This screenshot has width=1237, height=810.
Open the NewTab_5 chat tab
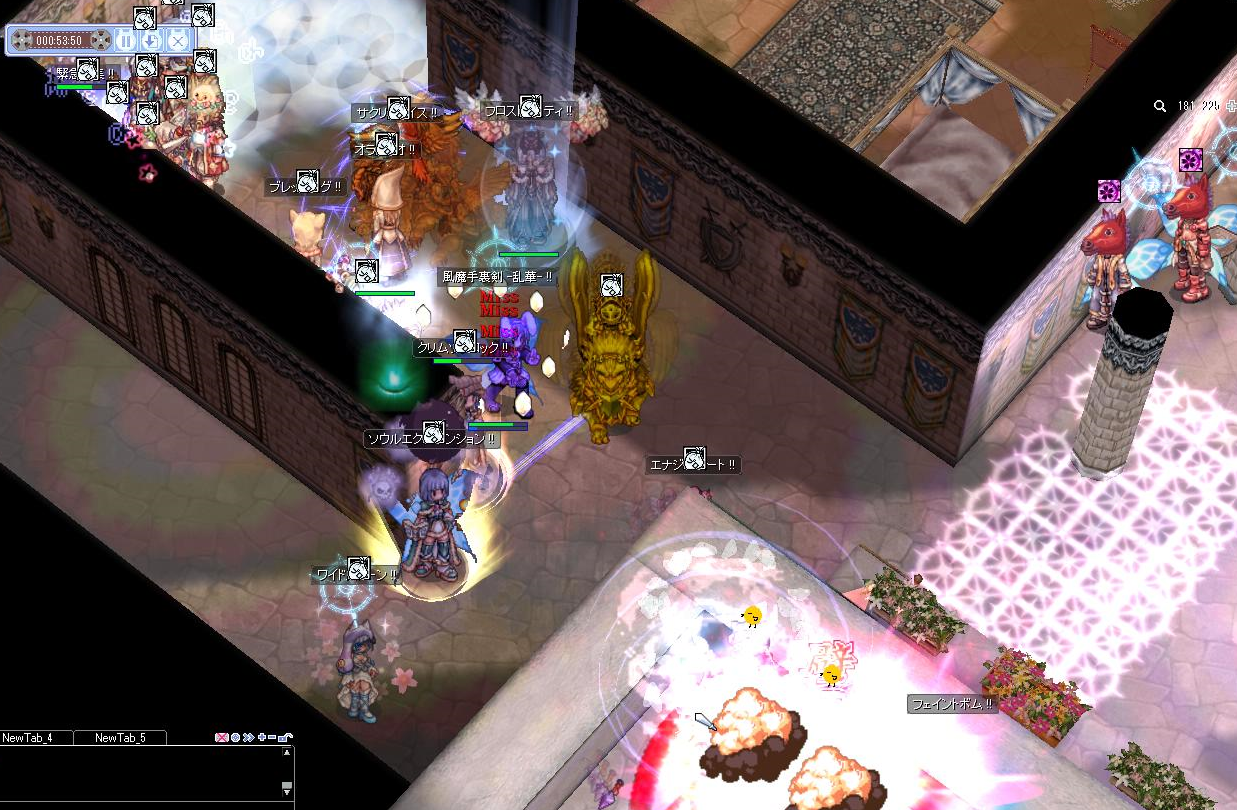pos(120,738)
